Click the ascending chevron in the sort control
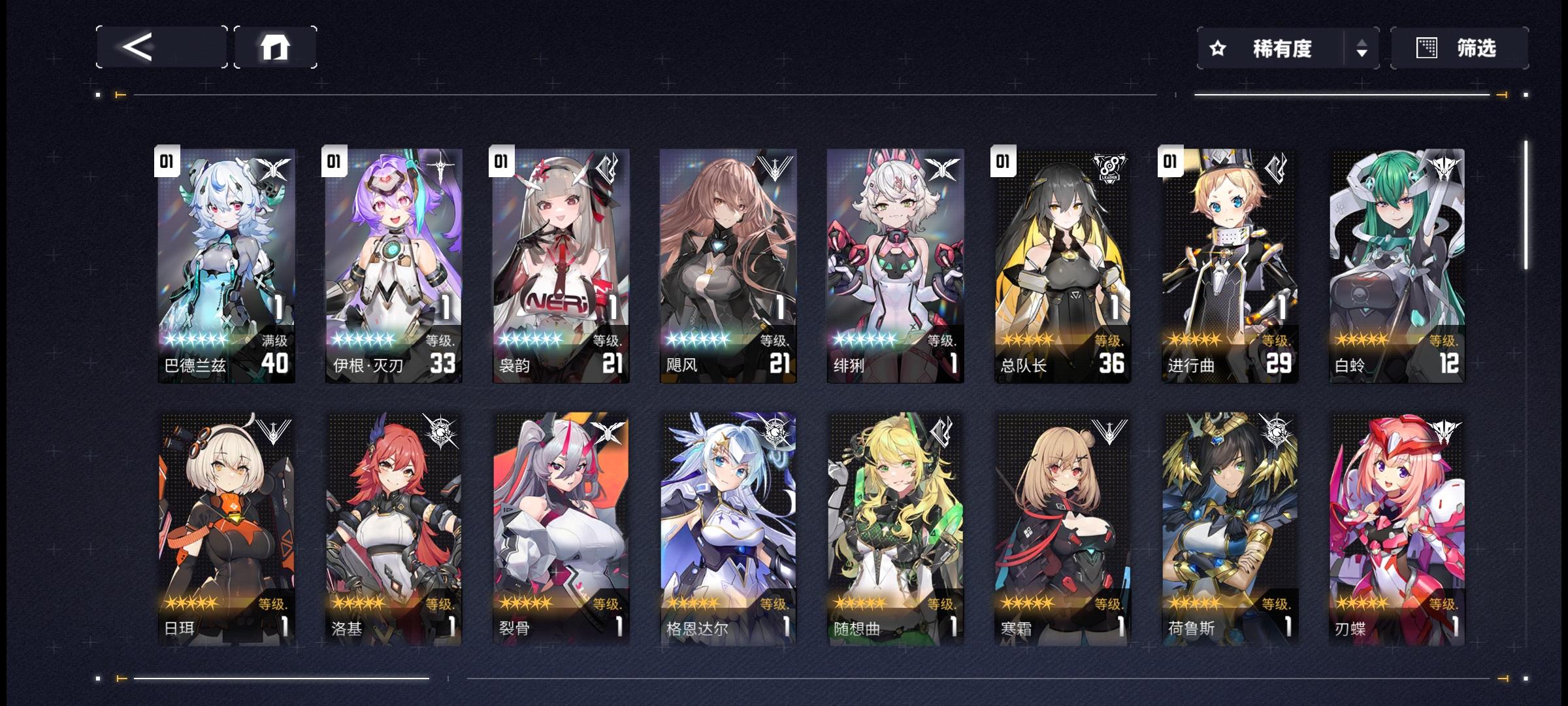The height and width of the screenshot is (706, 1568). (1361, 43)
